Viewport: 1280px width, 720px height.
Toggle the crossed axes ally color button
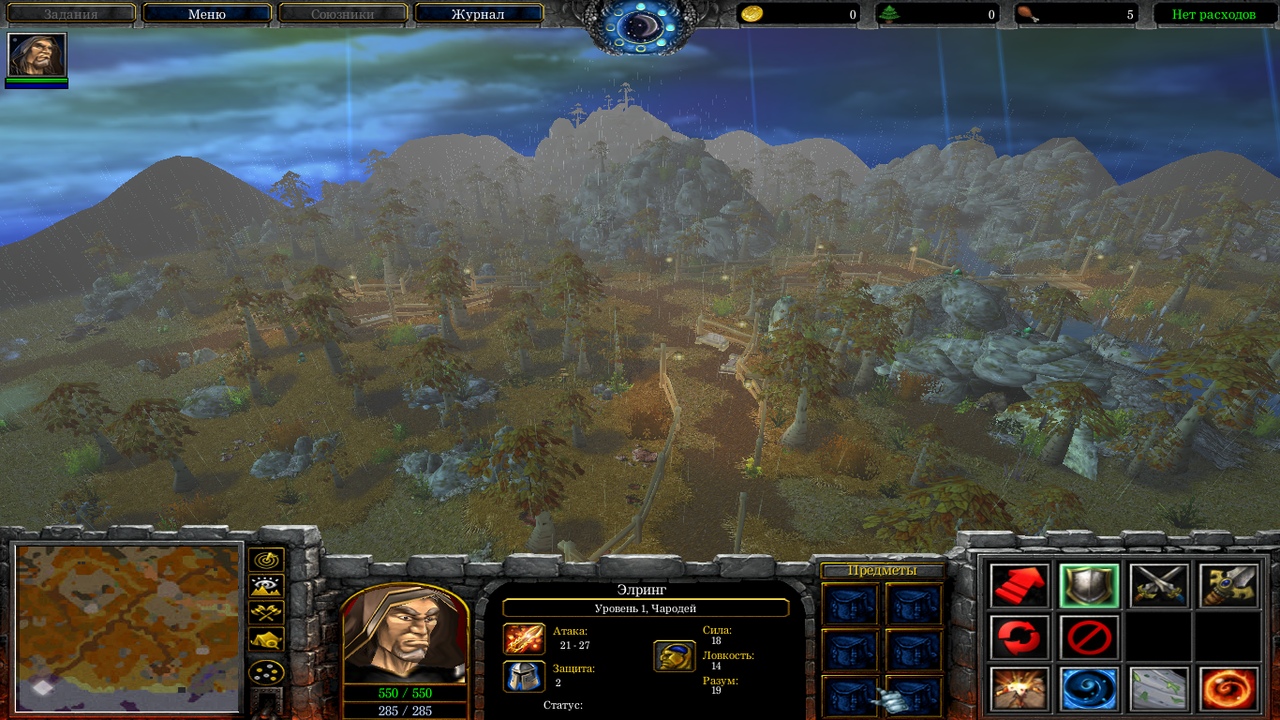tap(267, 613)
